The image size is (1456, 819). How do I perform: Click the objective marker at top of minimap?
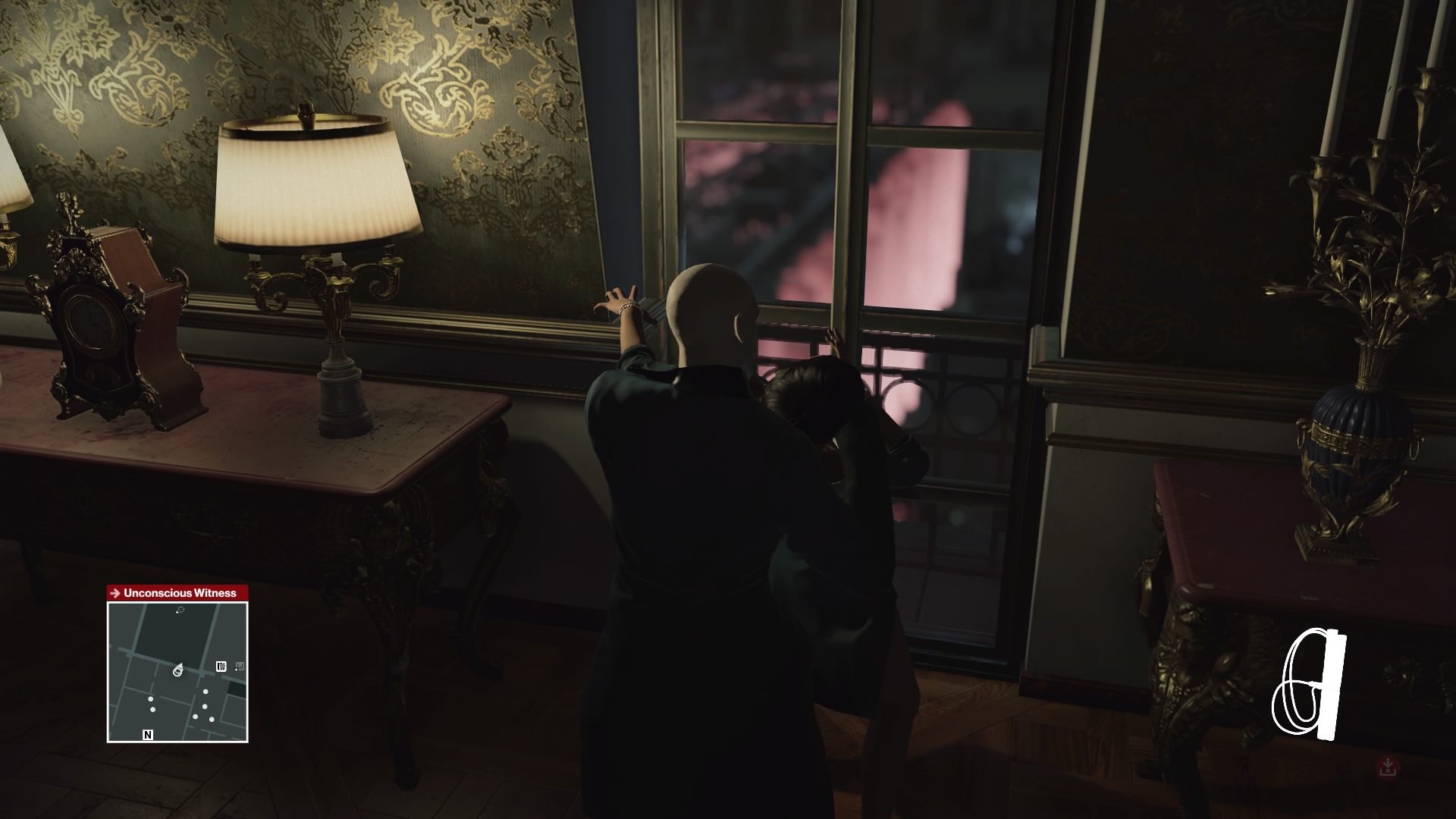click(x=181, y=610)
